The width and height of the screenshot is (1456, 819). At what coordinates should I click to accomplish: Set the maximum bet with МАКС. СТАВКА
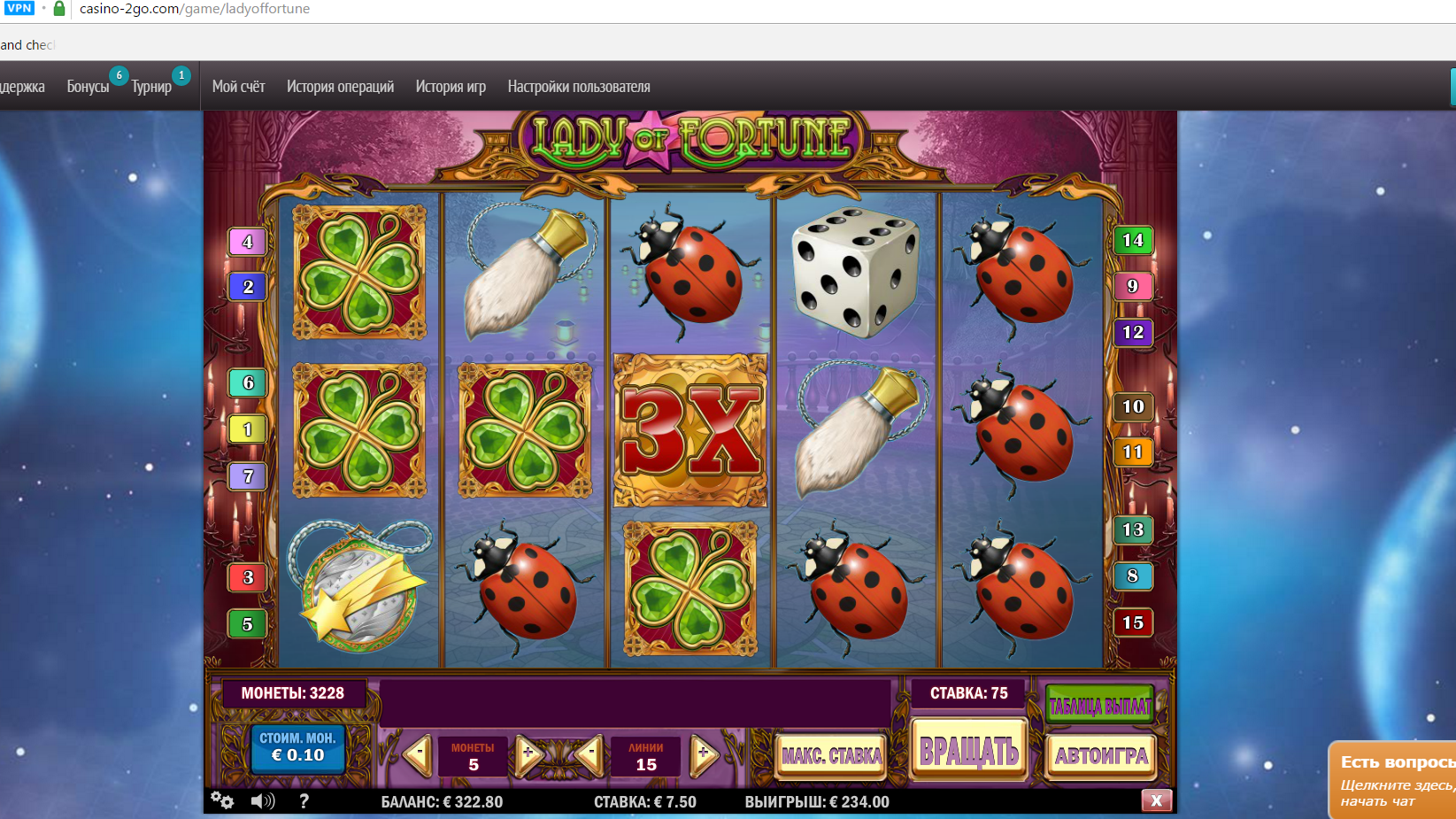[831, 756]
